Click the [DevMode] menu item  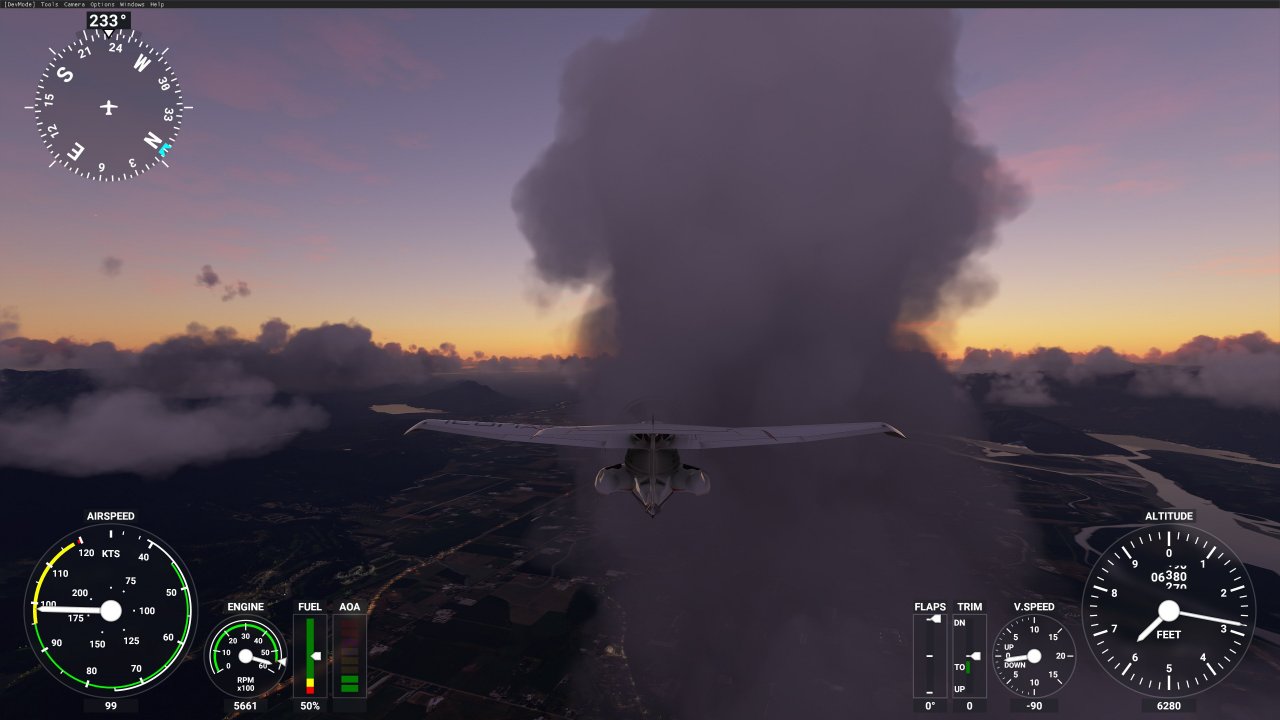tap(18, 4)
